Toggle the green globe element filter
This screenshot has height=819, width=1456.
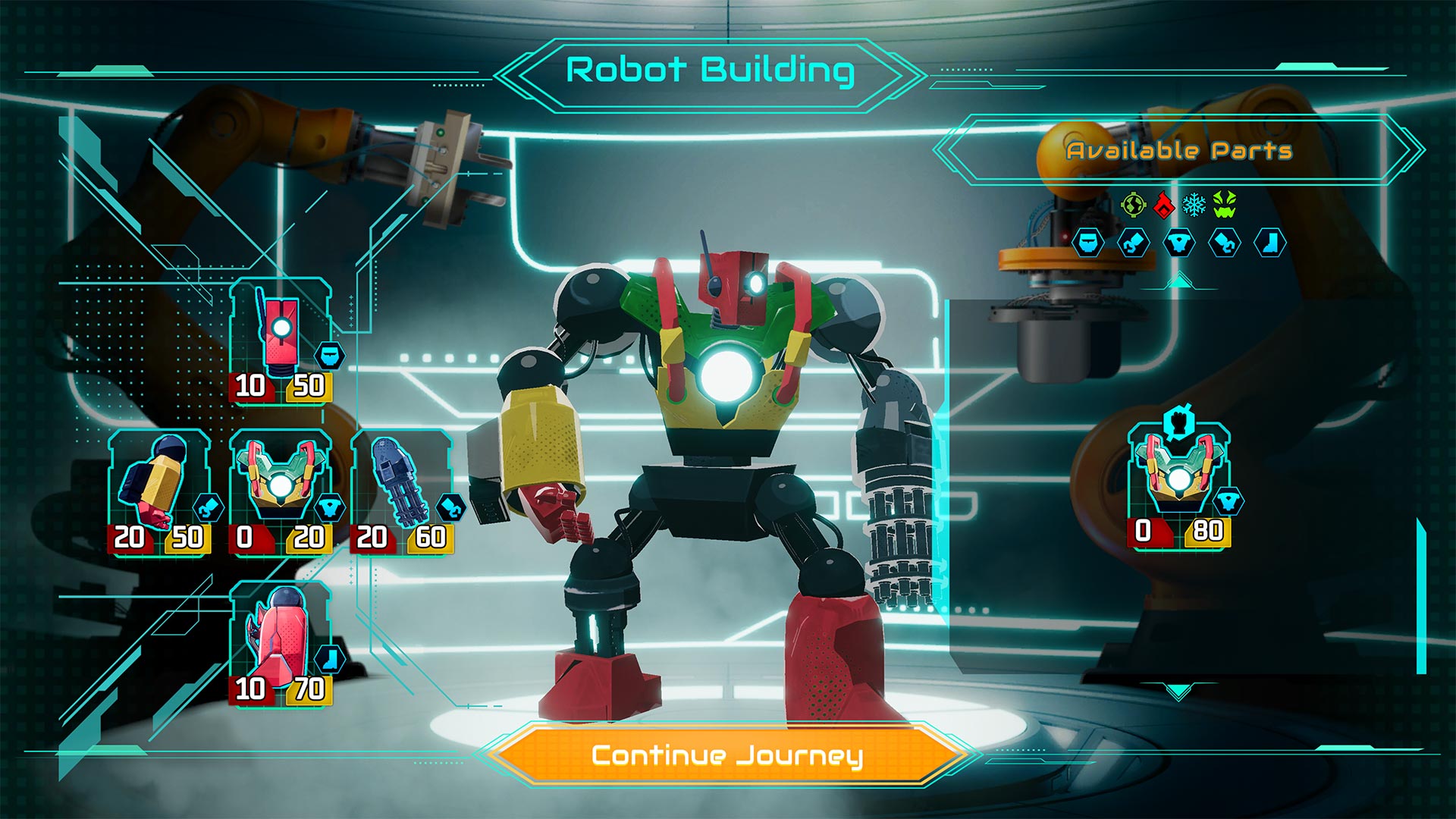click(x=1133, y=204)
